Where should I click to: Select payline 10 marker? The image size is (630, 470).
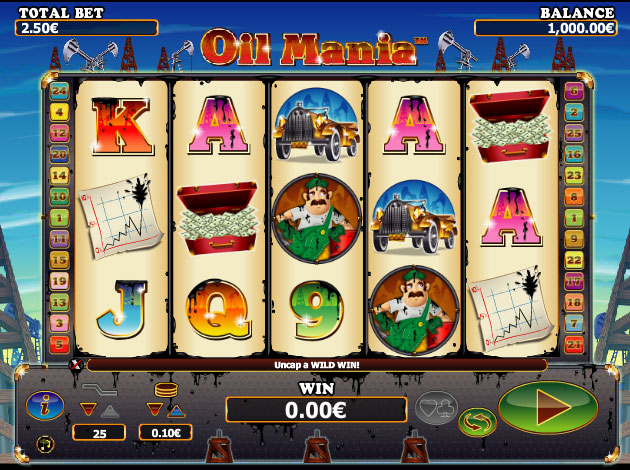tap(58, 196)
